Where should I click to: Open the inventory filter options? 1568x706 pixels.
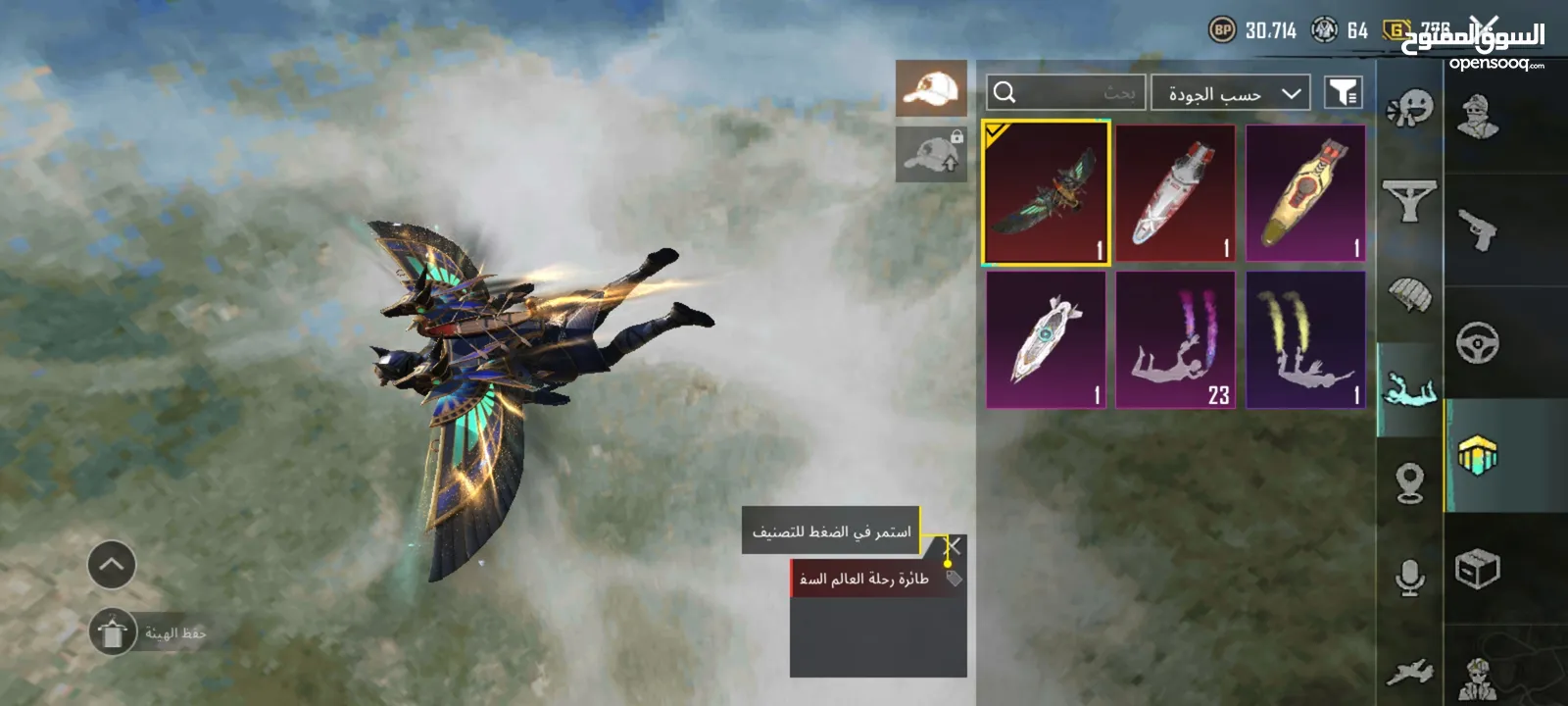coord(1343,93)
